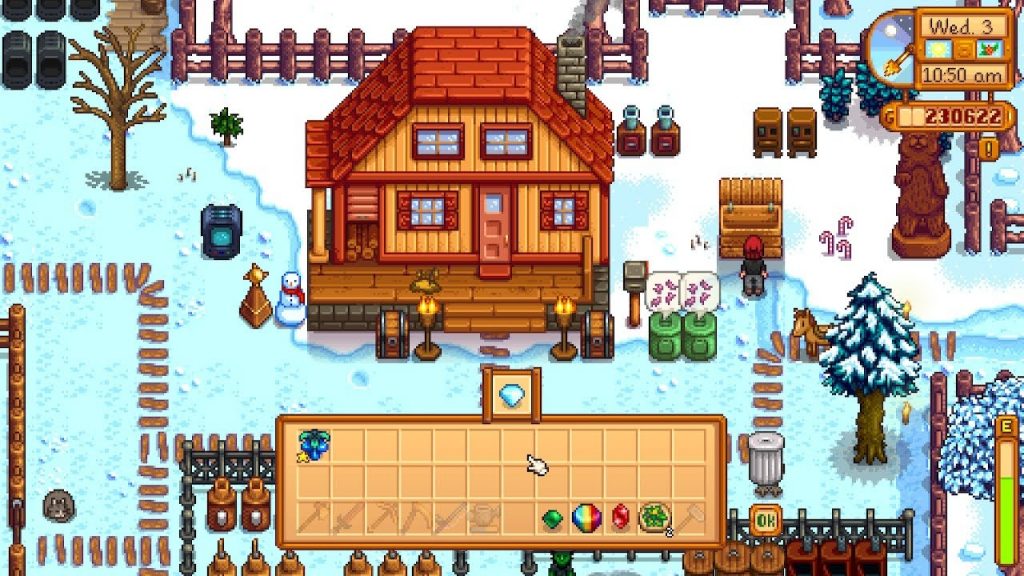Confirm with the OK button
1024x576 pixels.
click(765, 520)
